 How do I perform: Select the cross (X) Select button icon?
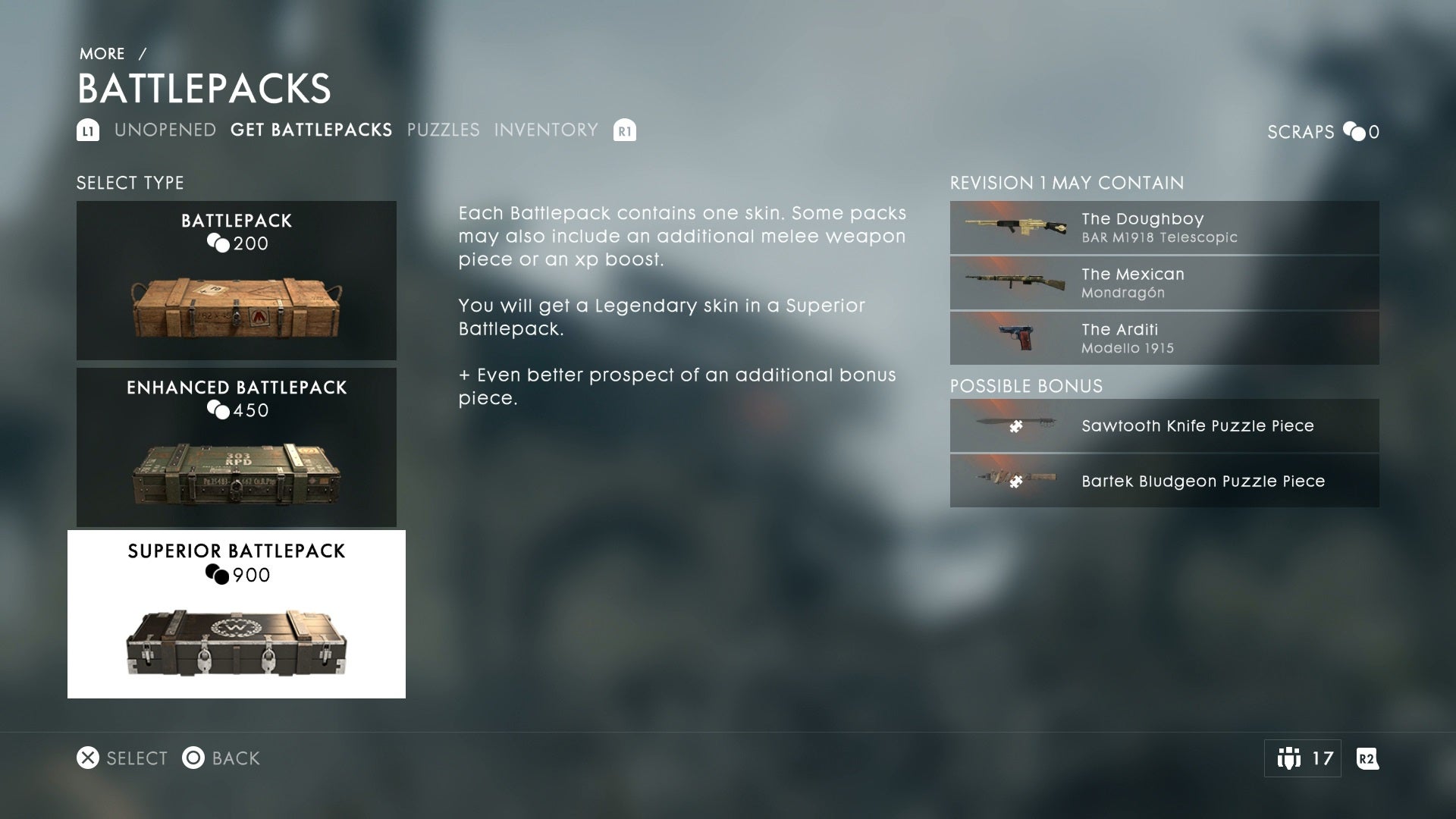(88, 758)
